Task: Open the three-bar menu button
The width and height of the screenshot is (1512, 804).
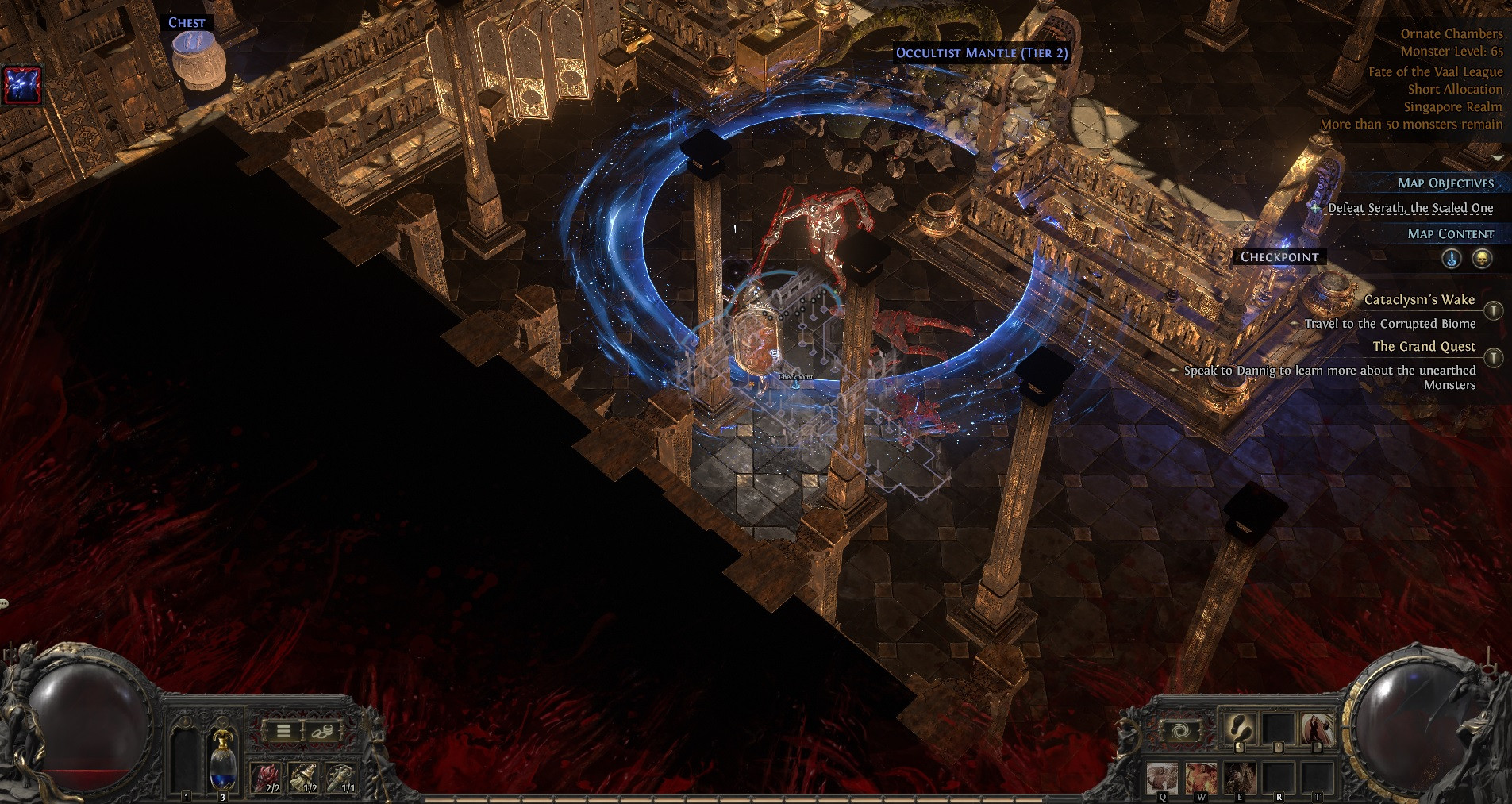Action: point(283,731)
